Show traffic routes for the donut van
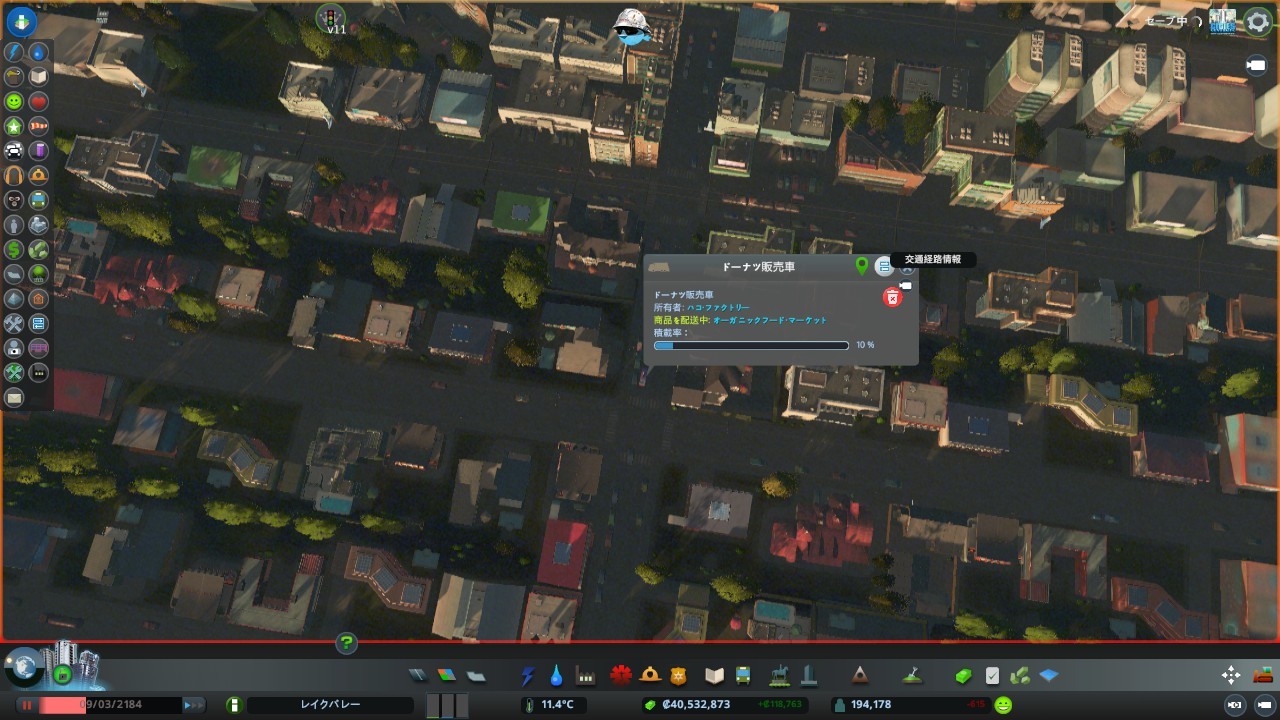Image resolution: width=1280 pixels, height=720 pixels. coord(883,266)
